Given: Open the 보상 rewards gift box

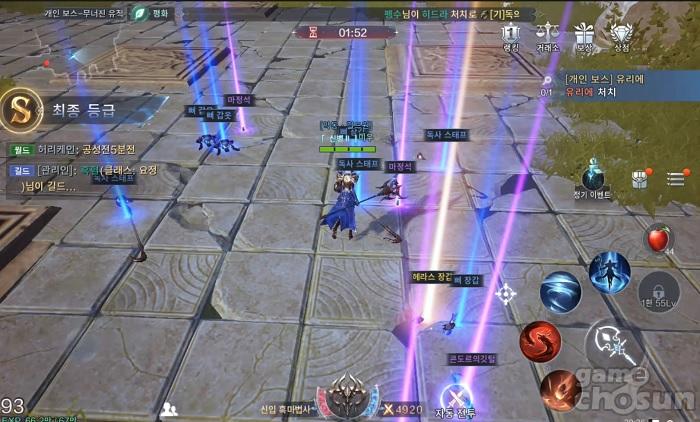Looking at the screenshot, I should pos(584,36).
